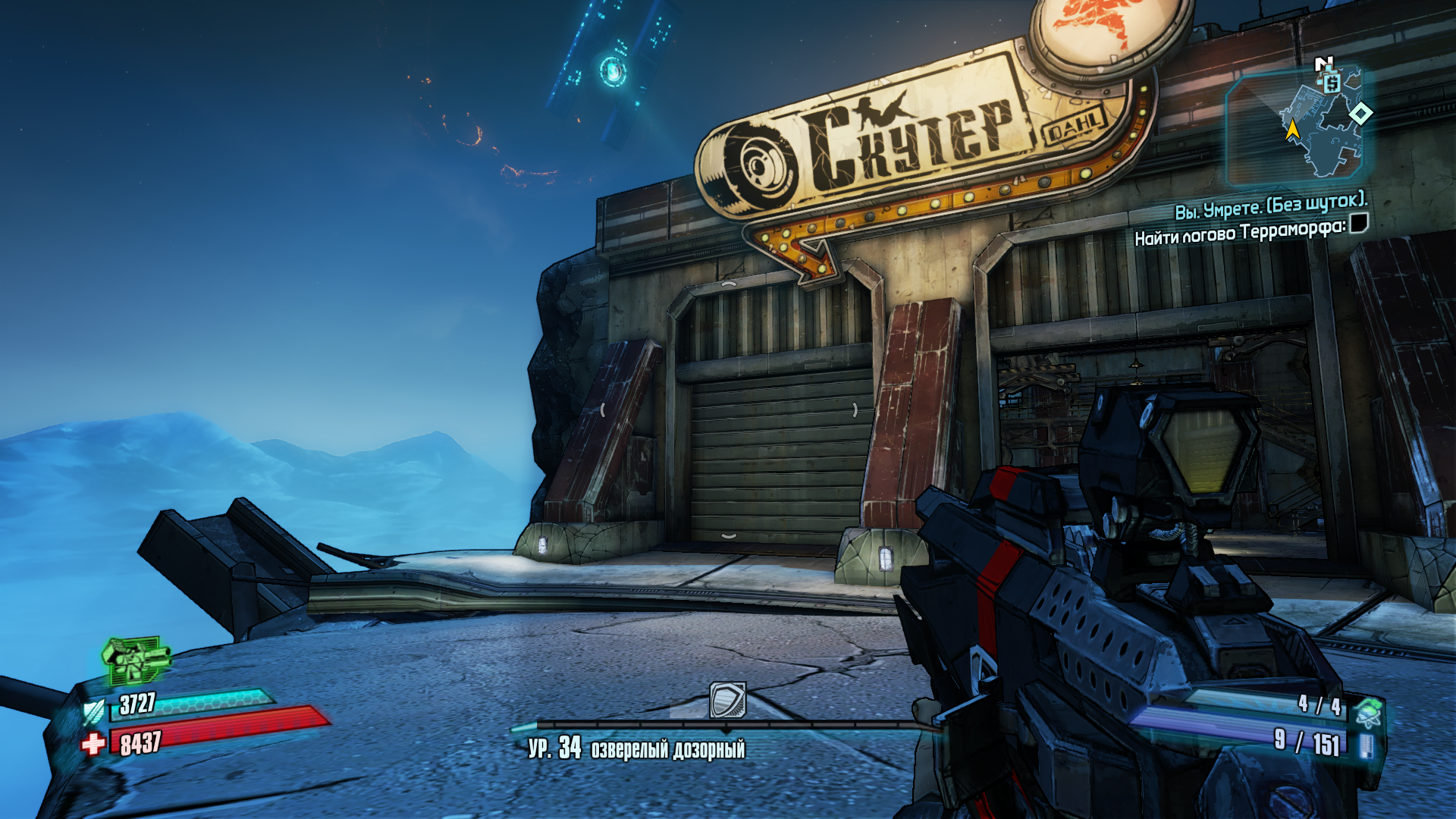Open the "Вы. Умрете. (Без шуток)" quest tracker
This screenshot has height=819, width=1456.
point(1270,205)
